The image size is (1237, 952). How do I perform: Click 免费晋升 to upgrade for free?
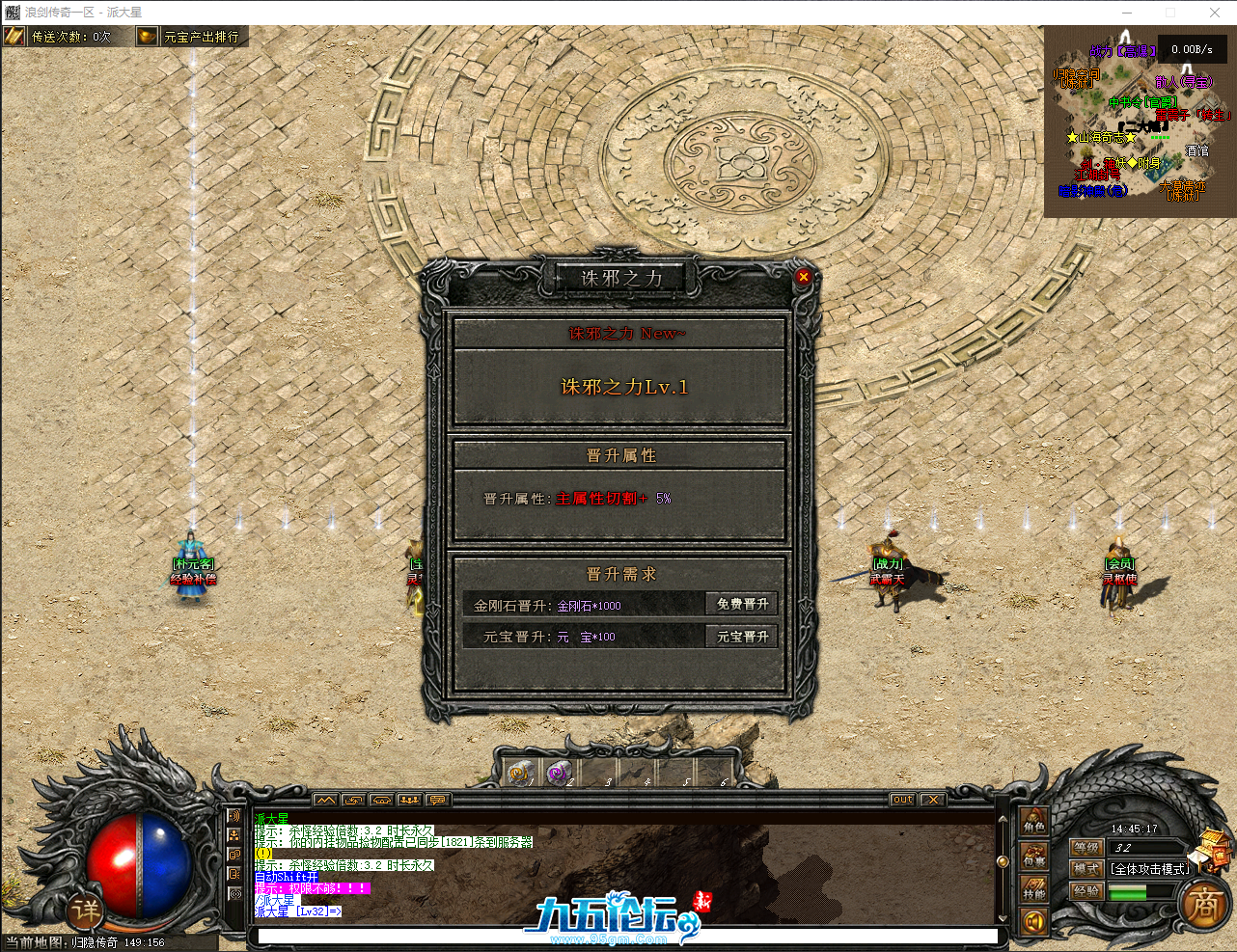(x=741, y=603)
